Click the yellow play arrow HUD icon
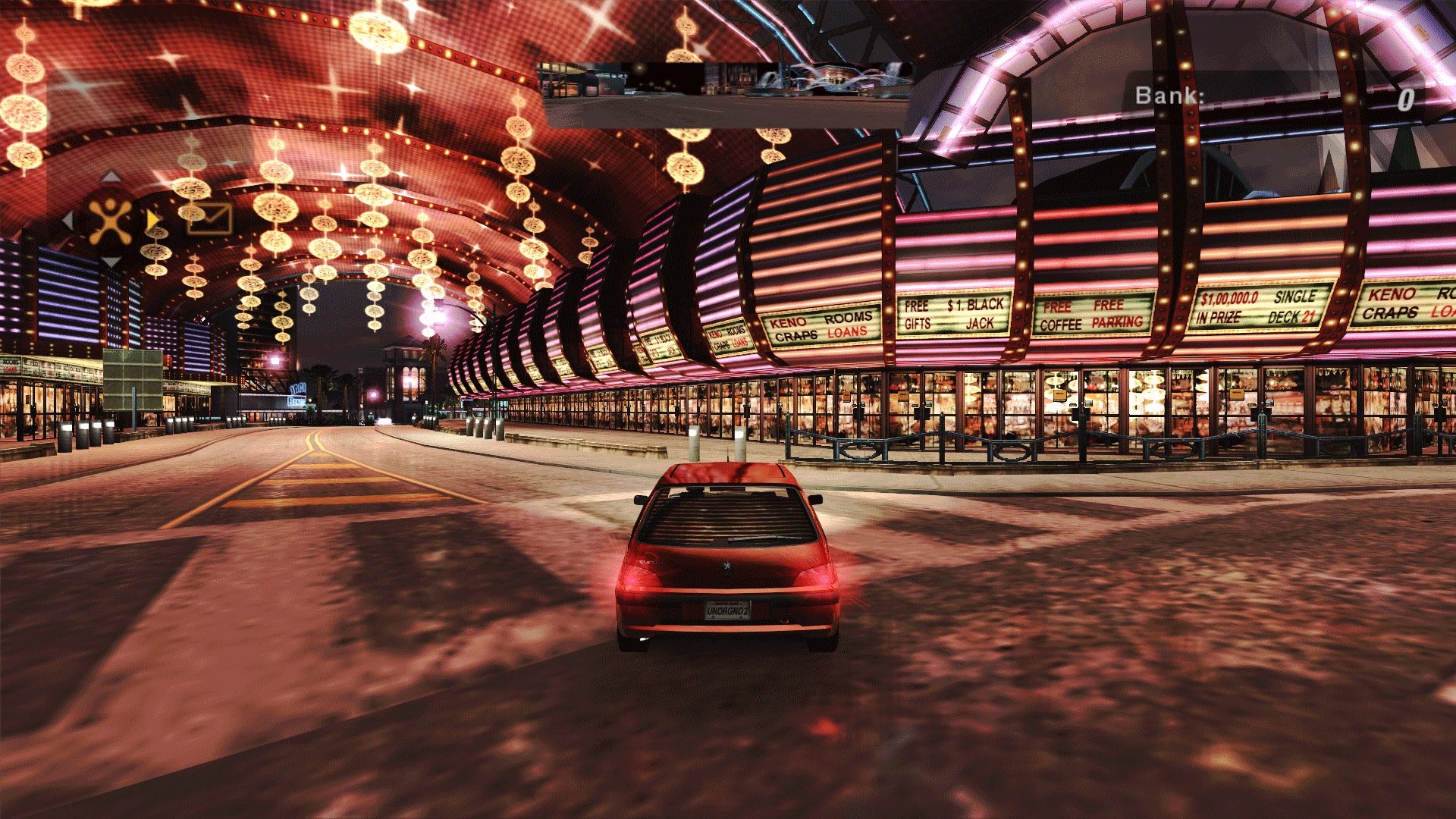Viewport: 1456px width, 819px height. (152, 220)
